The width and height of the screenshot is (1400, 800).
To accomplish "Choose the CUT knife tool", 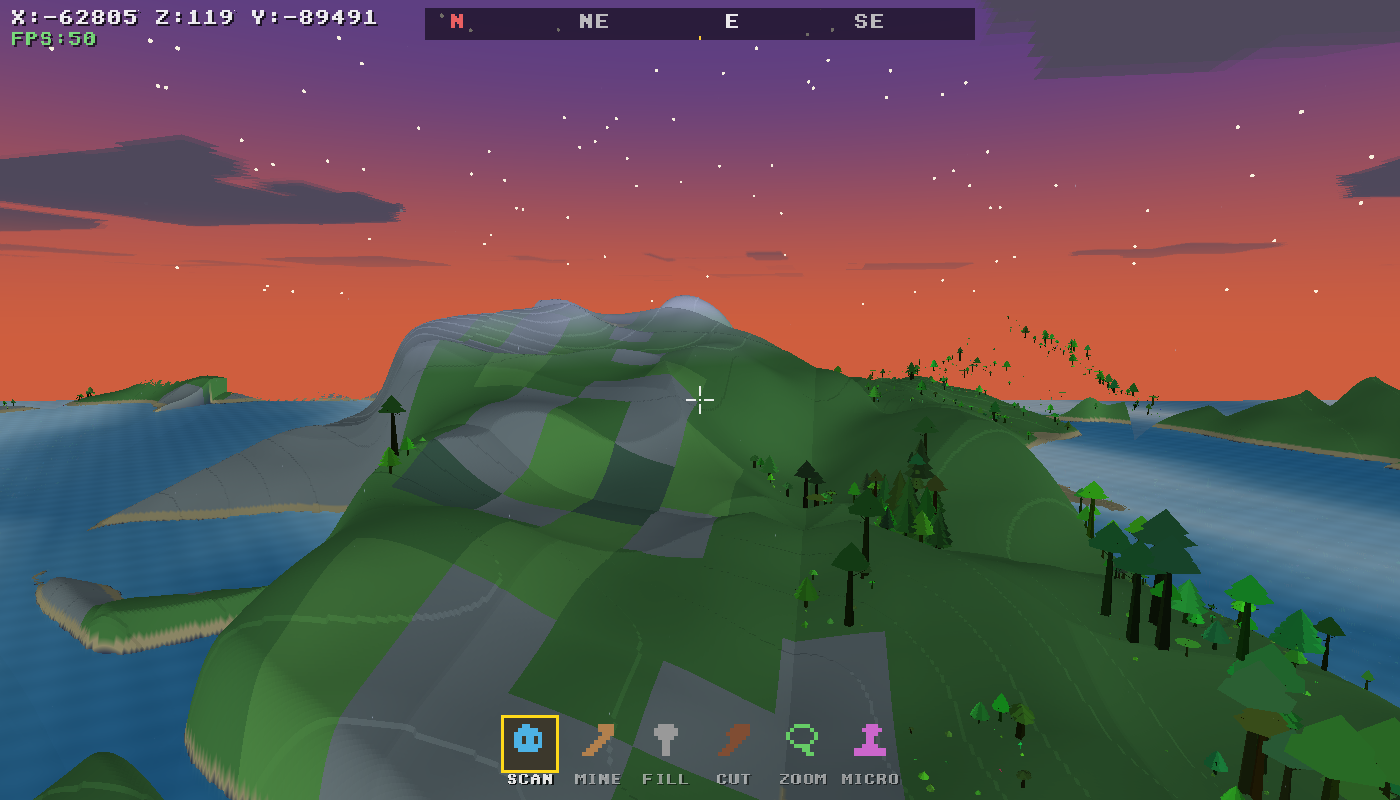I will (x=733, y=740).
